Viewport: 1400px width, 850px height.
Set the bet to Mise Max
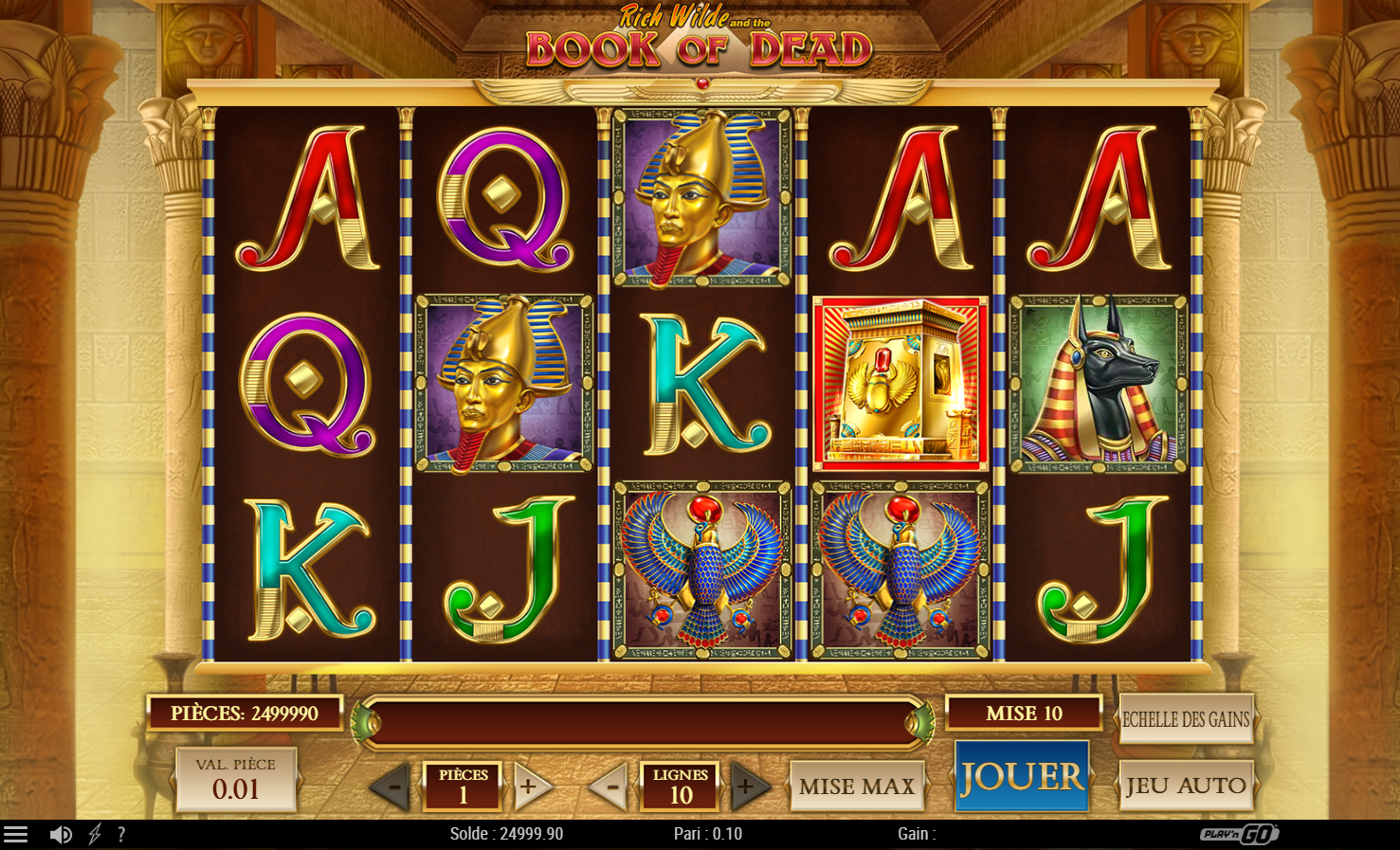(856, 786)
